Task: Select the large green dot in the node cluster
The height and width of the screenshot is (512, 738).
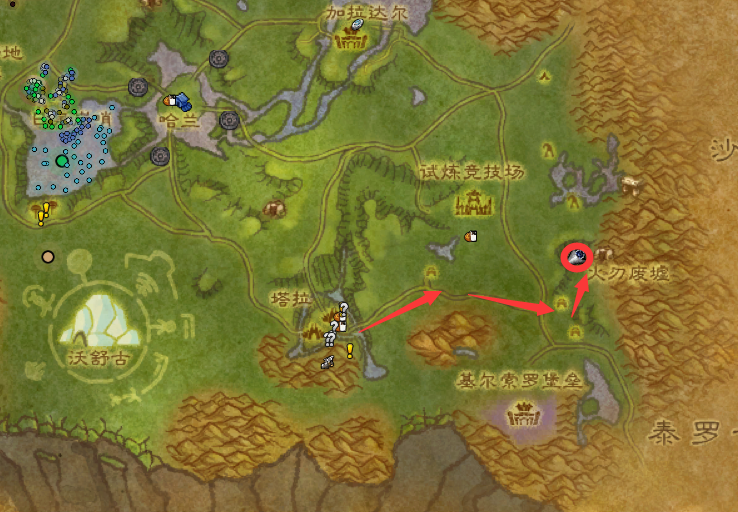Action: 62,160
